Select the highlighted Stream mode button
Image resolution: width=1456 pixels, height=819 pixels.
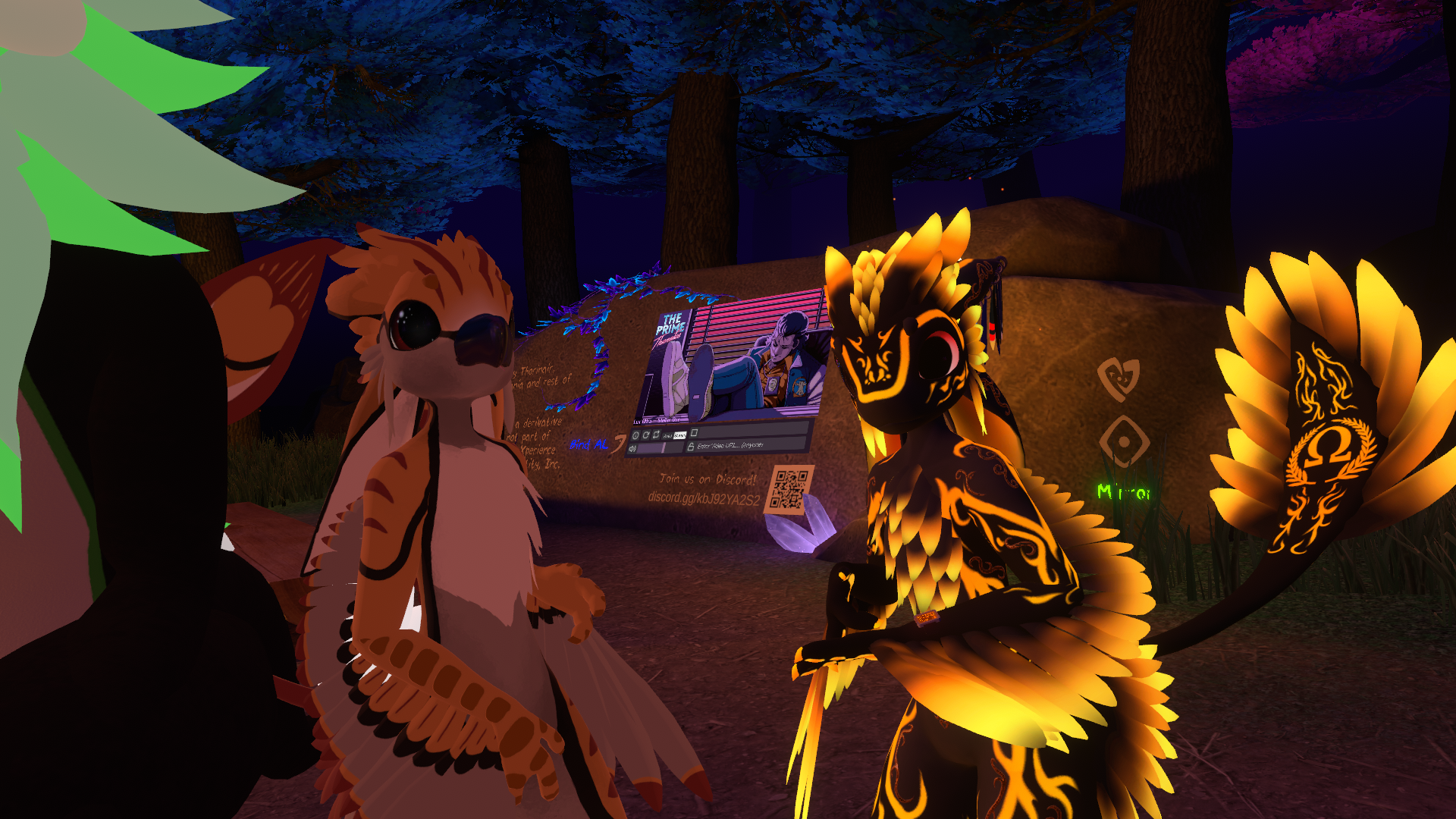tap(679, 435)
